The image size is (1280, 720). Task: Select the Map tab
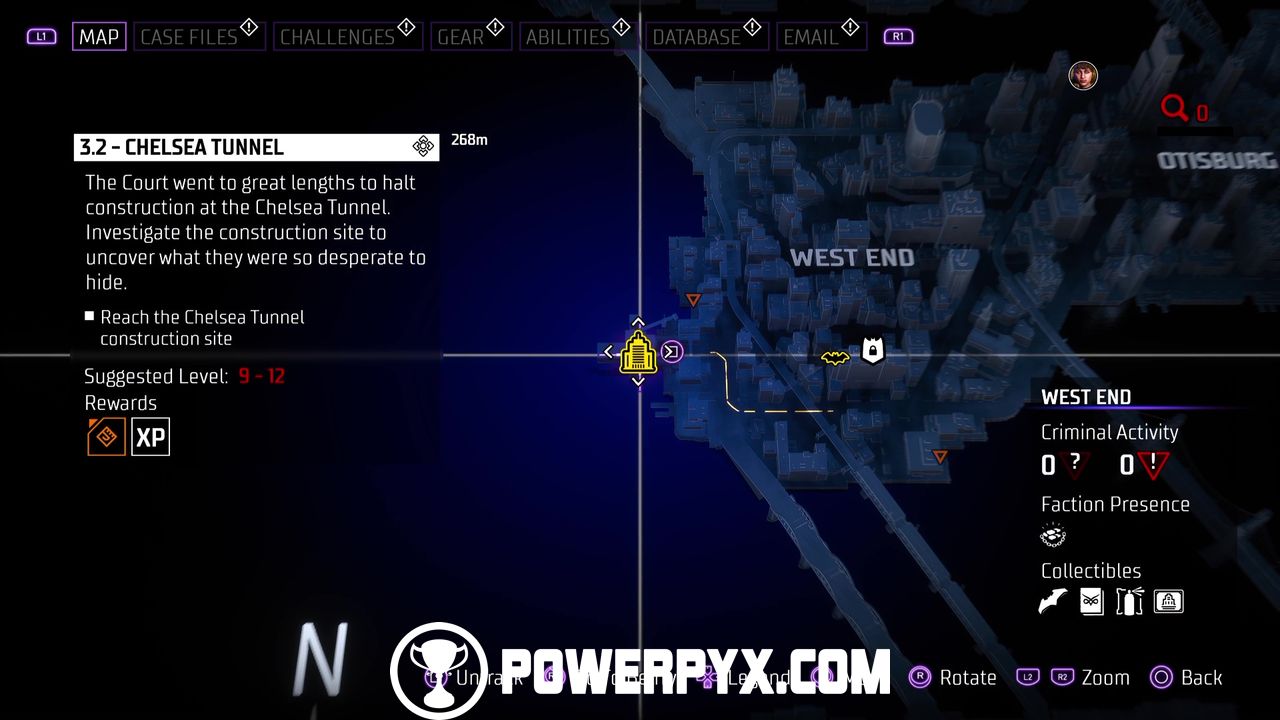99,37
